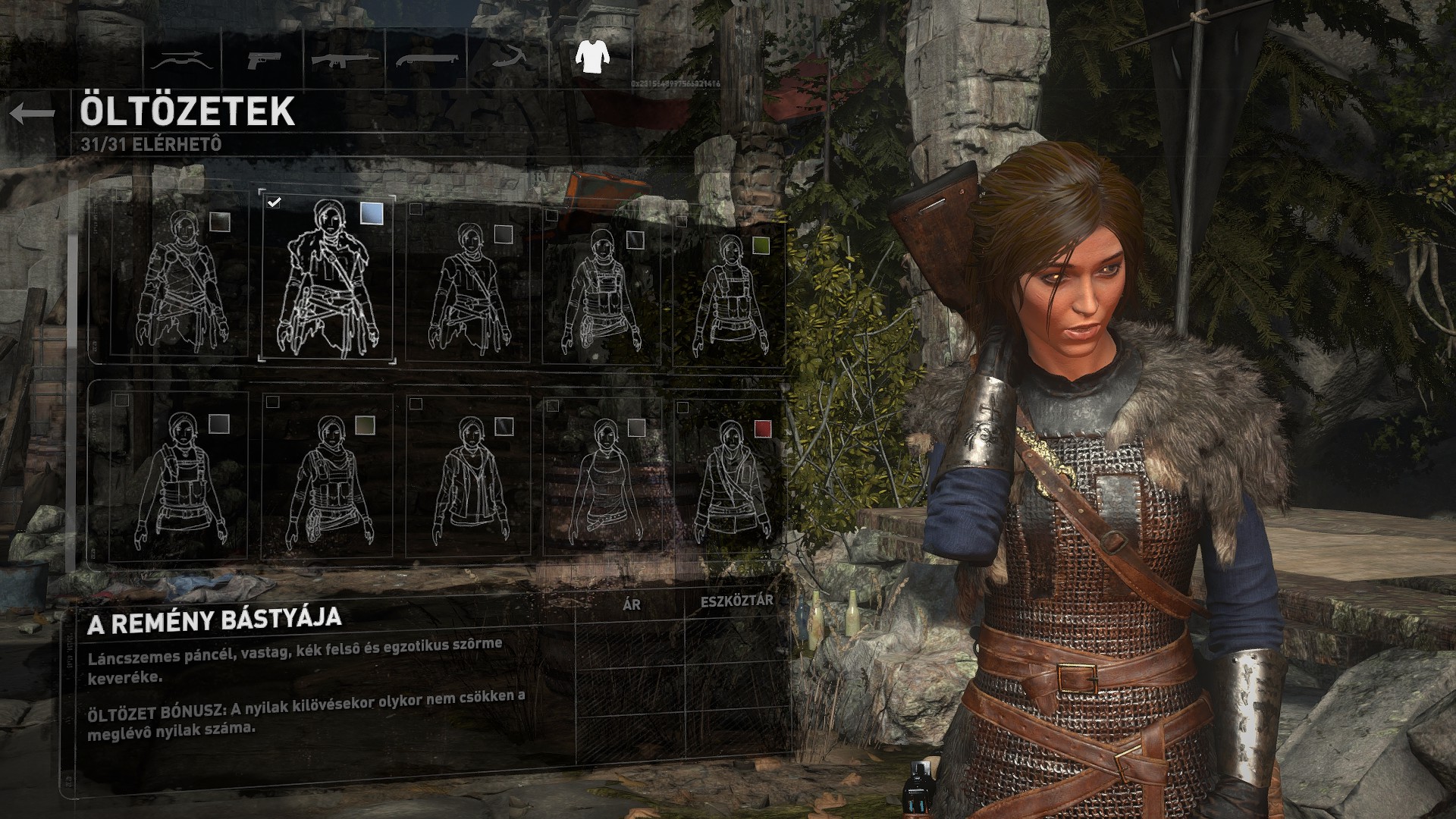
Task: Switch to the assault rifle tab
Action: [x=346, y=59]
